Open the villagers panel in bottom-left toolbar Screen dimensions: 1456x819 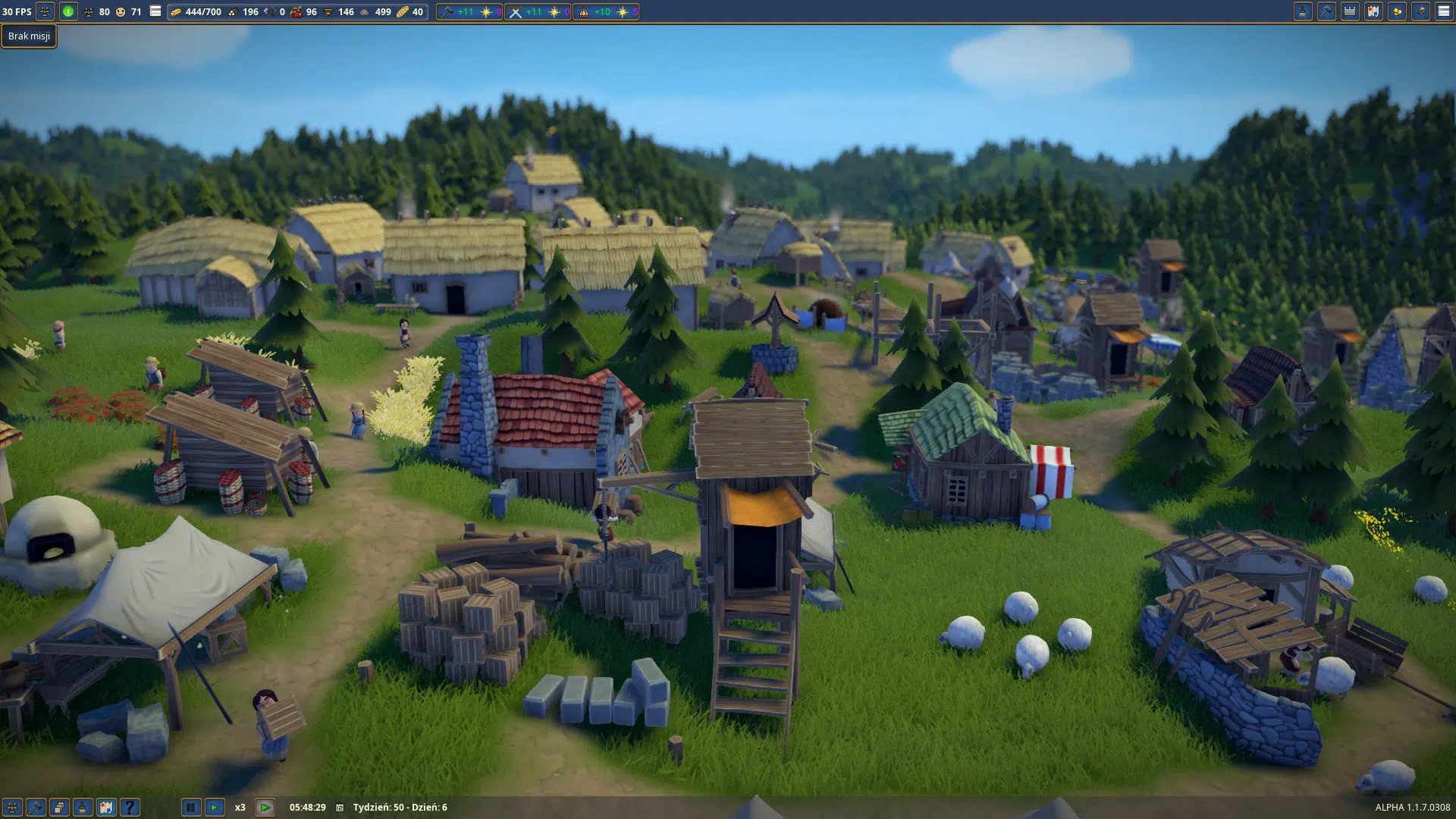[12, 808]
